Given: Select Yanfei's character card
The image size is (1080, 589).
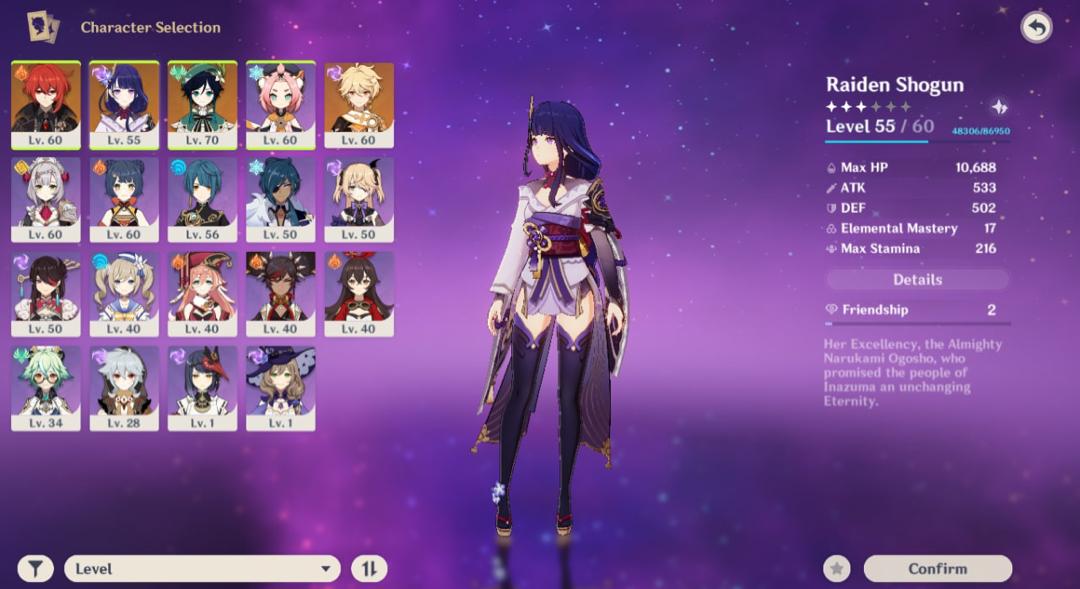Looking at the screenshot, I should [202, 293].
